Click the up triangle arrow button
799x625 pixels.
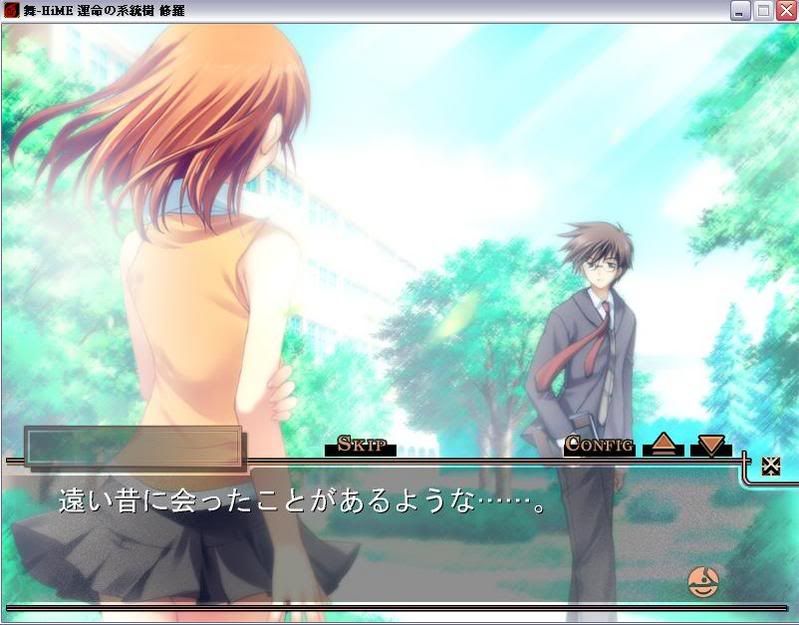tap(663, 445)
